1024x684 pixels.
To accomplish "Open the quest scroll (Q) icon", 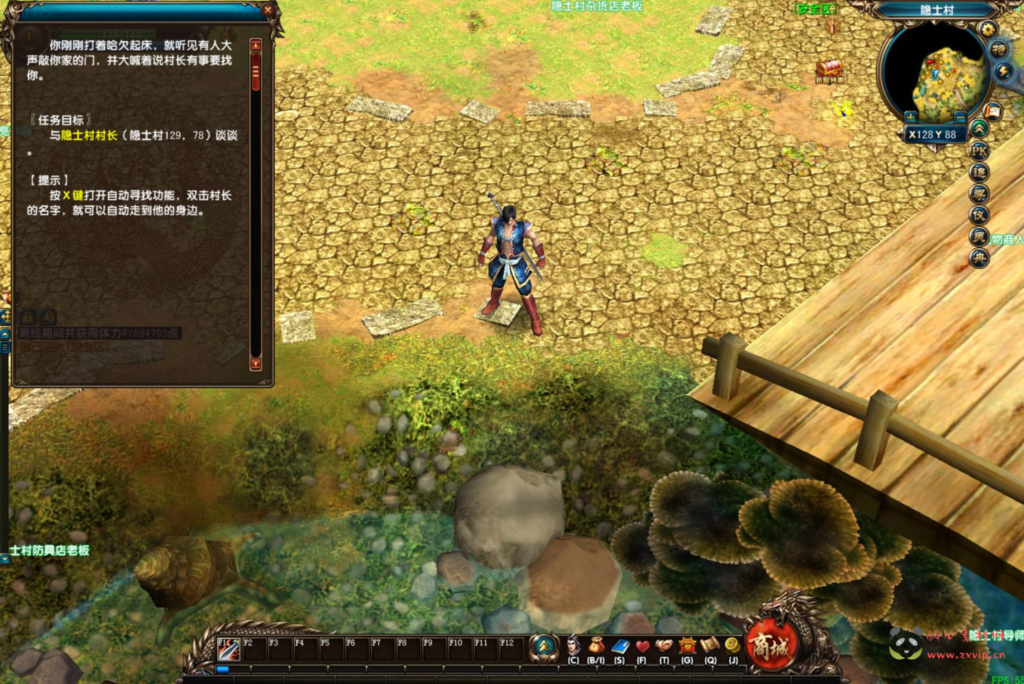I will click(710, 646).
